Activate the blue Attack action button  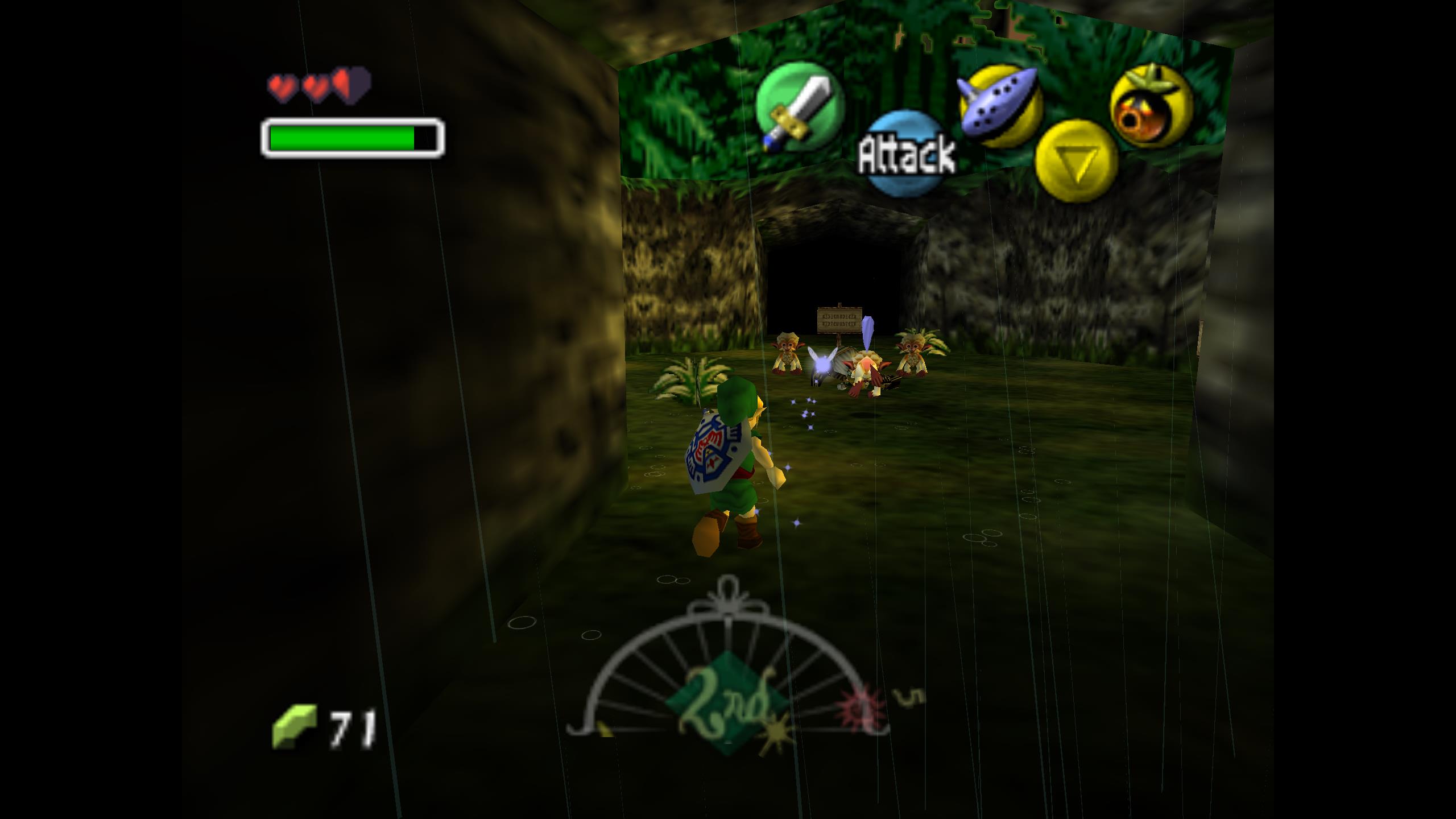pyautogui.click(x=907, y=154)
